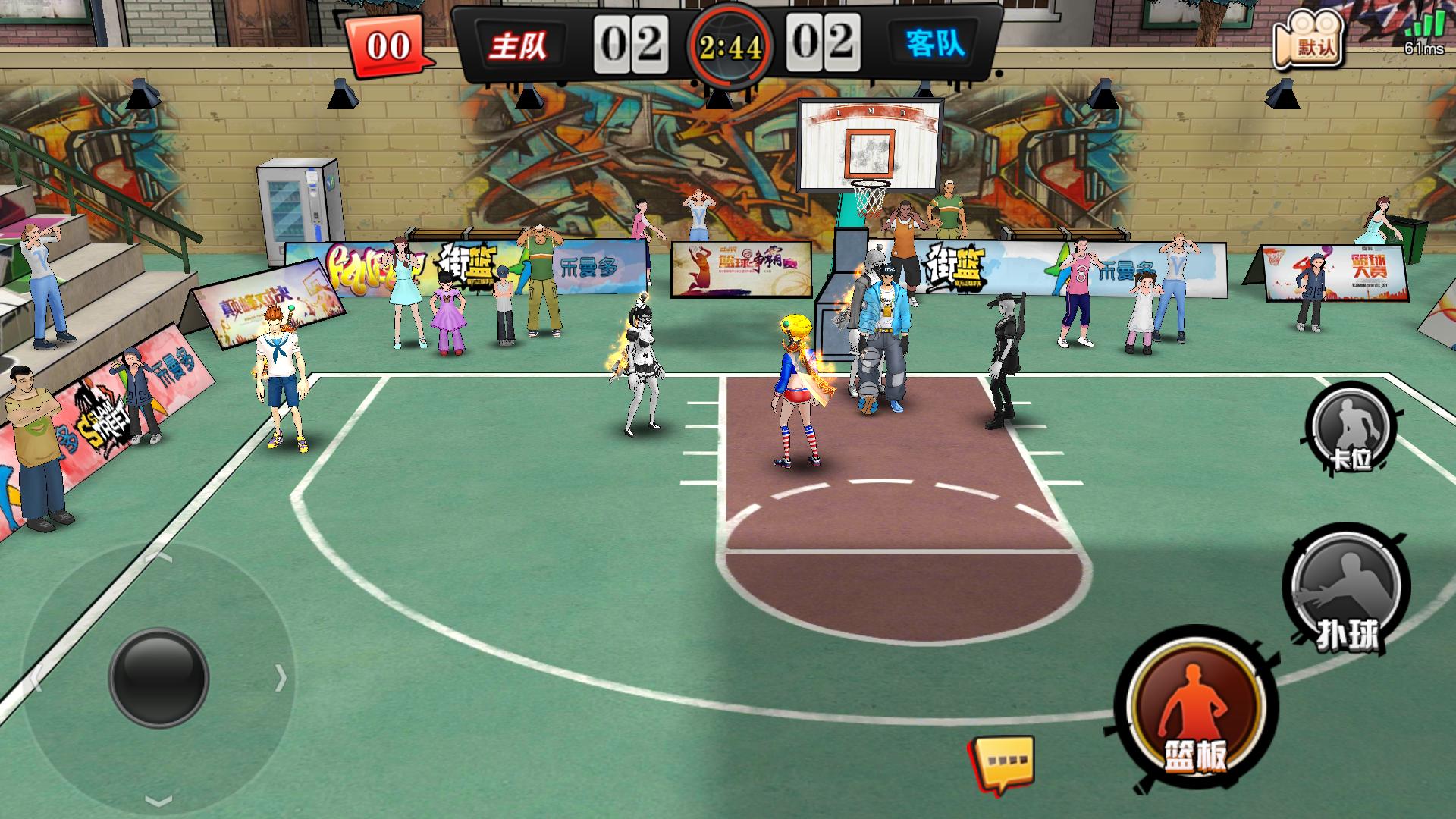The width and height of the screenshot is (1456, 819).
Task: Tap the 篮板 rebound button
Action: click(x=1194, y=711)
